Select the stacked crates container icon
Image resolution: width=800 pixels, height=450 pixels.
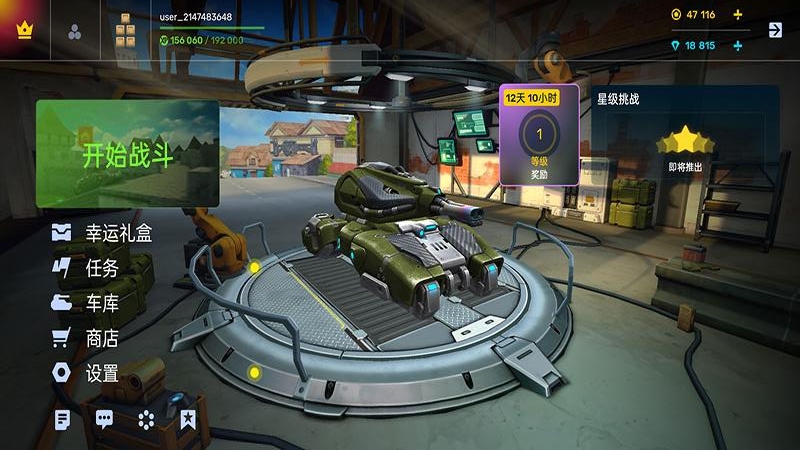click(125, 30)
